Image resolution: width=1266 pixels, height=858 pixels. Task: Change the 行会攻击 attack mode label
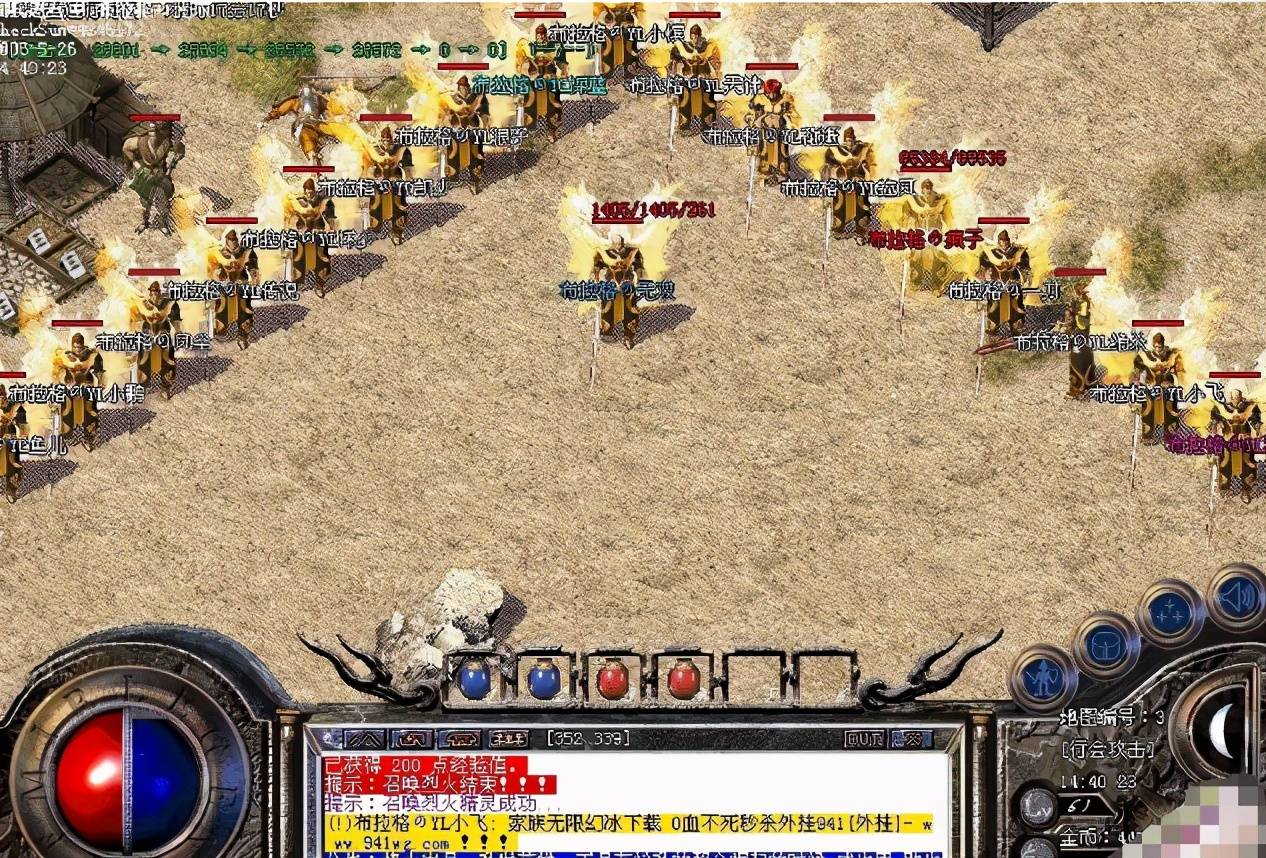click(x=1107, y=749)
